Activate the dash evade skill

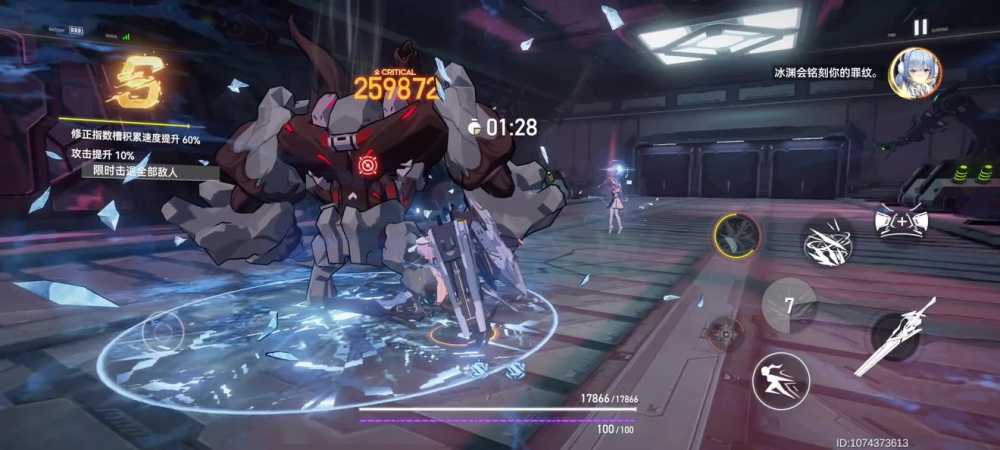click(x=781, y=381)
